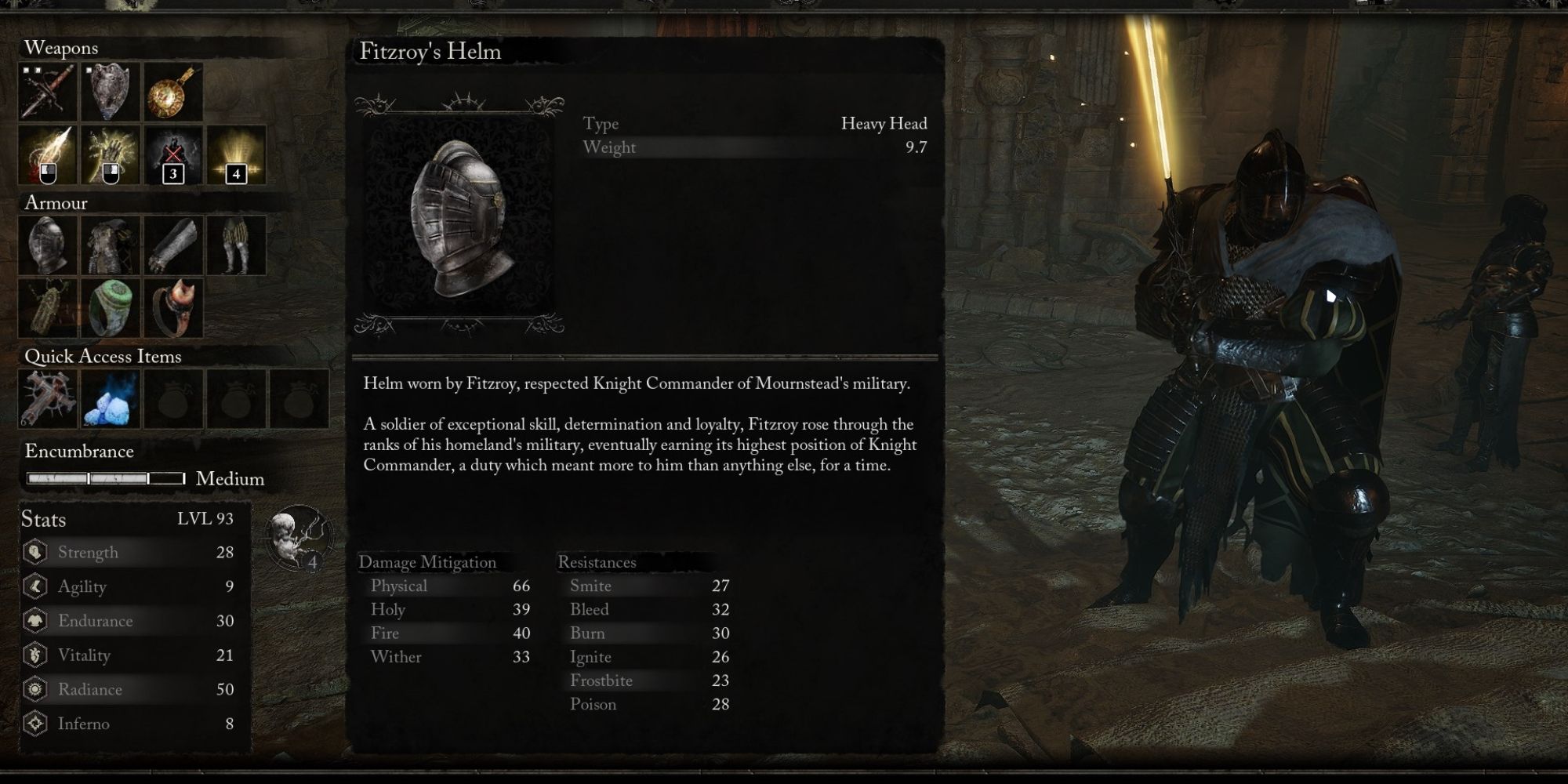The image size is (1568, 784).
Task: Select the leggings armour slot
Action: [x=236, y=245]
